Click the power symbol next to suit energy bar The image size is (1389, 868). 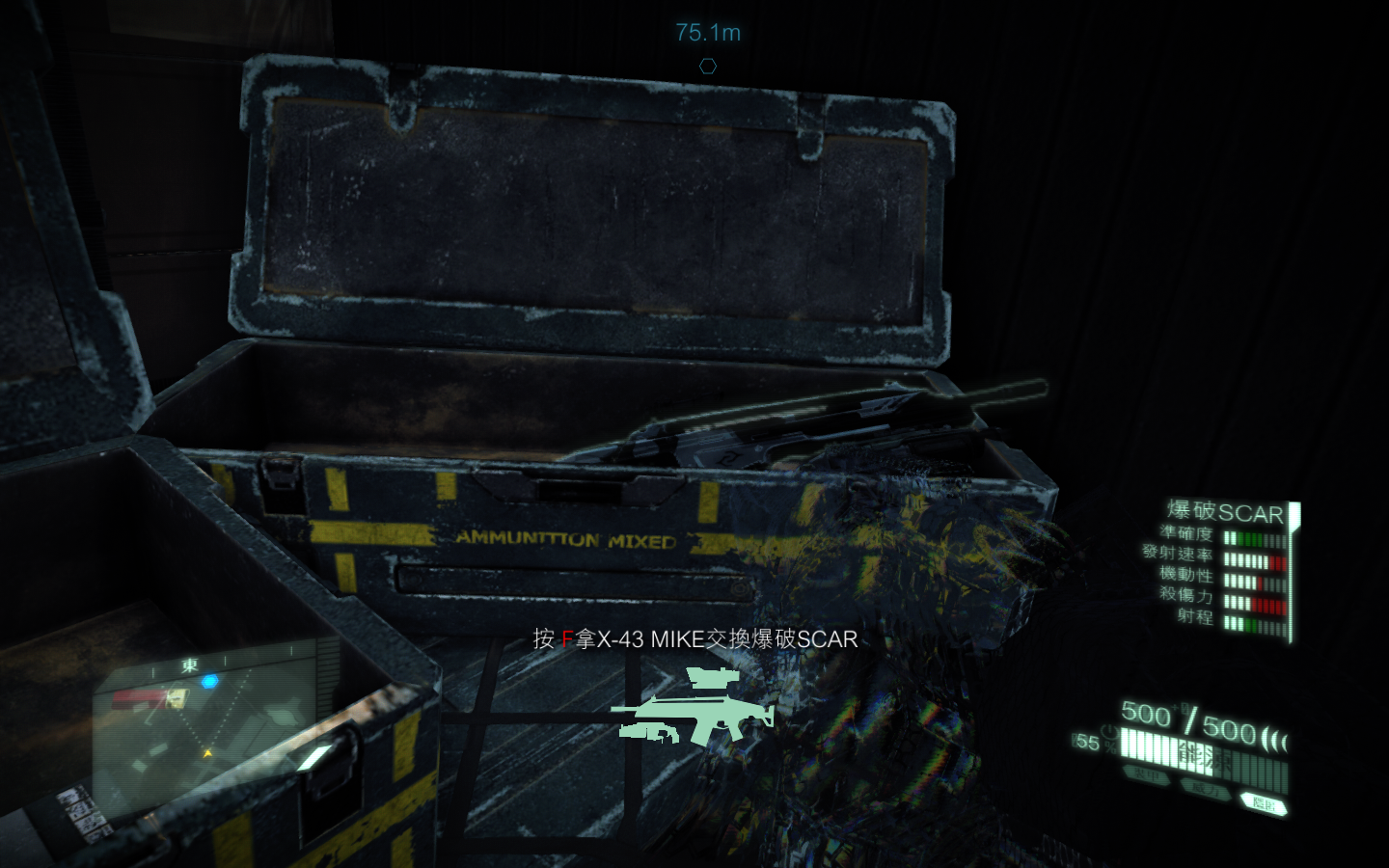[1108, 733]
